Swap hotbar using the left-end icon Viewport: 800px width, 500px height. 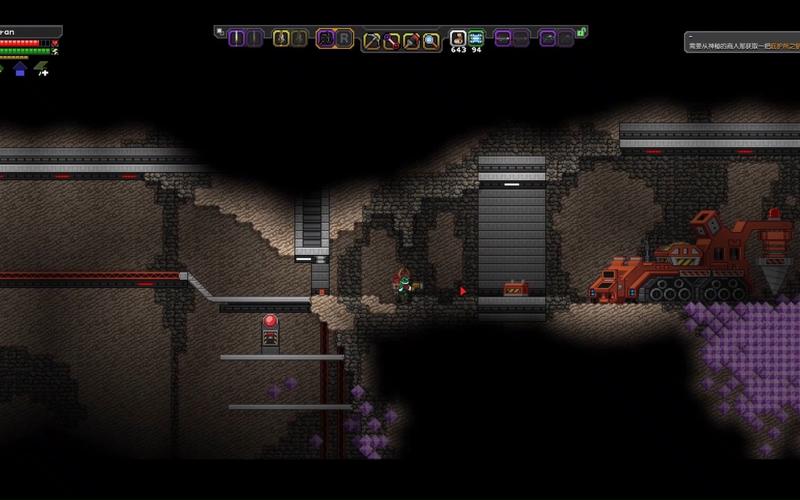coord(219,32)
